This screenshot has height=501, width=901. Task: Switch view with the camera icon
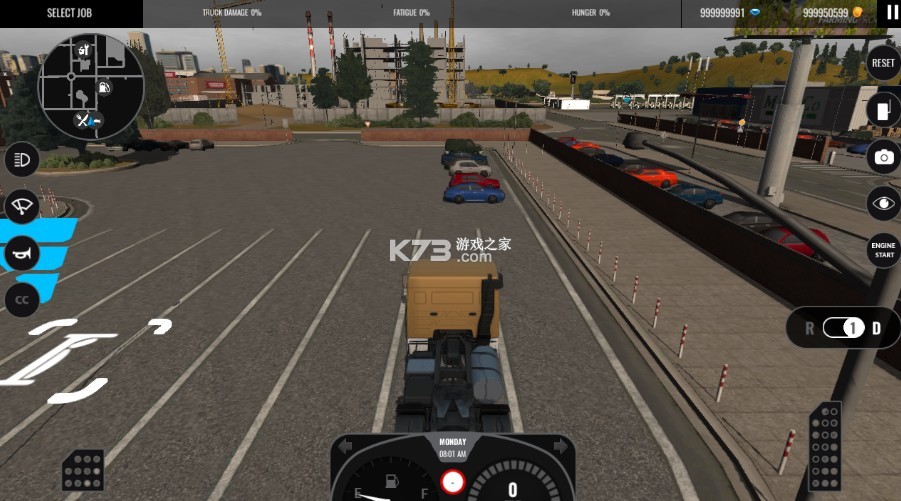(883, 157)
